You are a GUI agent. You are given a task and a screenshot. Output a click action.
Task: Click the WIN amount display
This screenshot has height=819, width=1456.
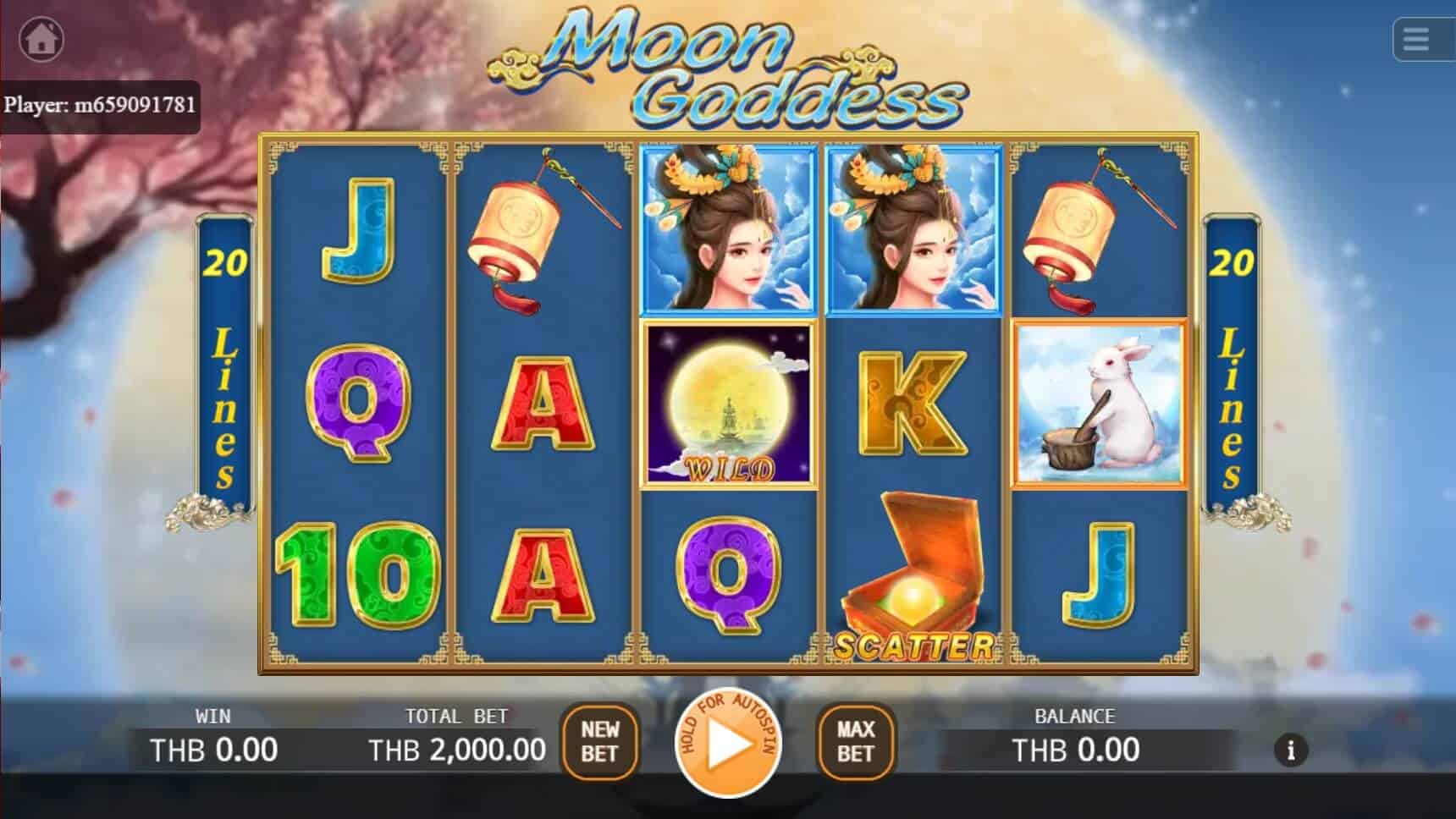click(213, 748)
